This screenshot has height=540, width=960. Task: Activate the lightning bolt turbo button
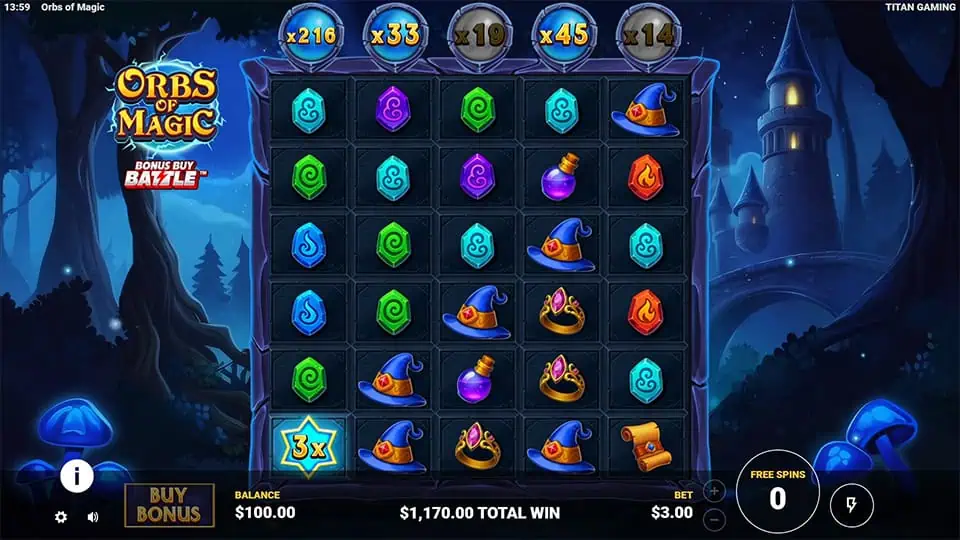(x=851, y=505)
